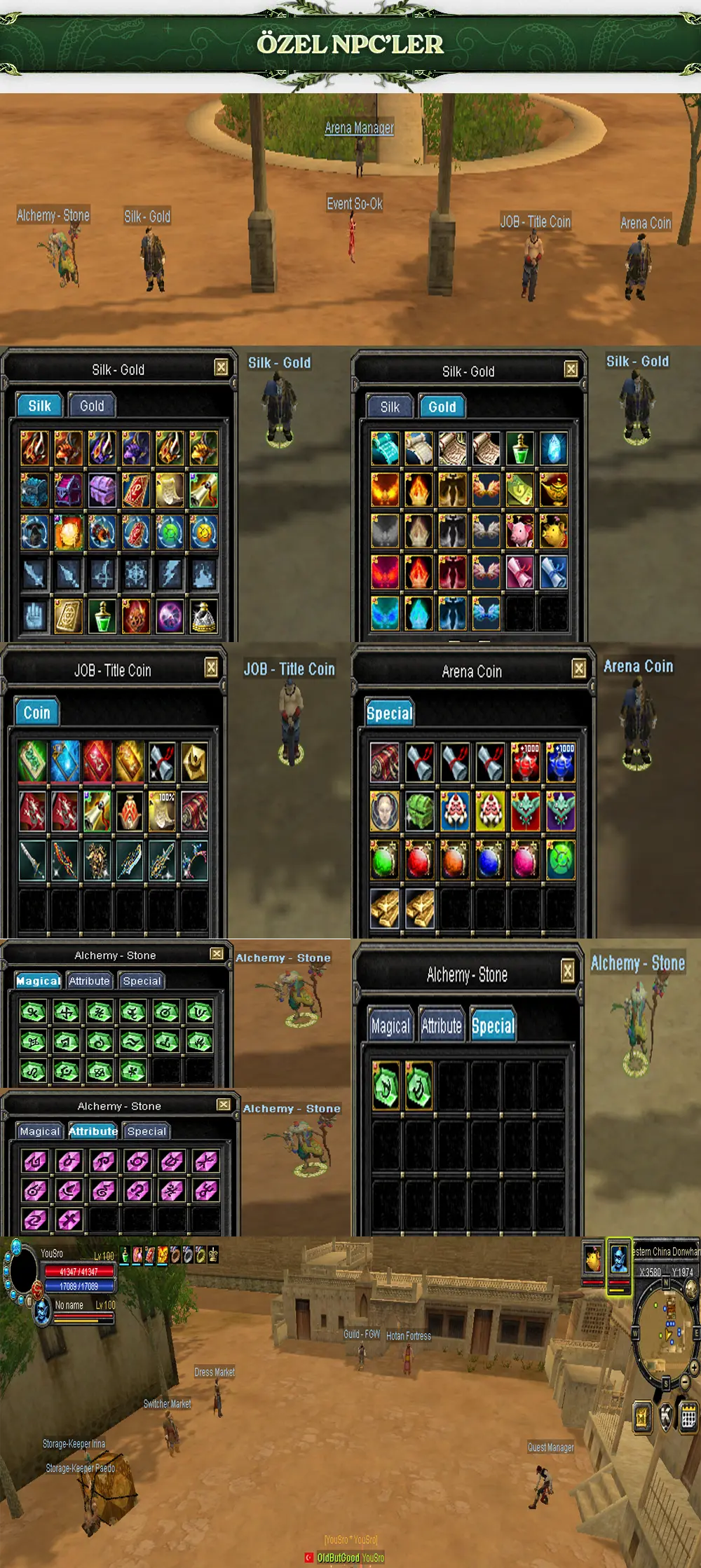Close the JOB - Title Coin shop window

211,667
